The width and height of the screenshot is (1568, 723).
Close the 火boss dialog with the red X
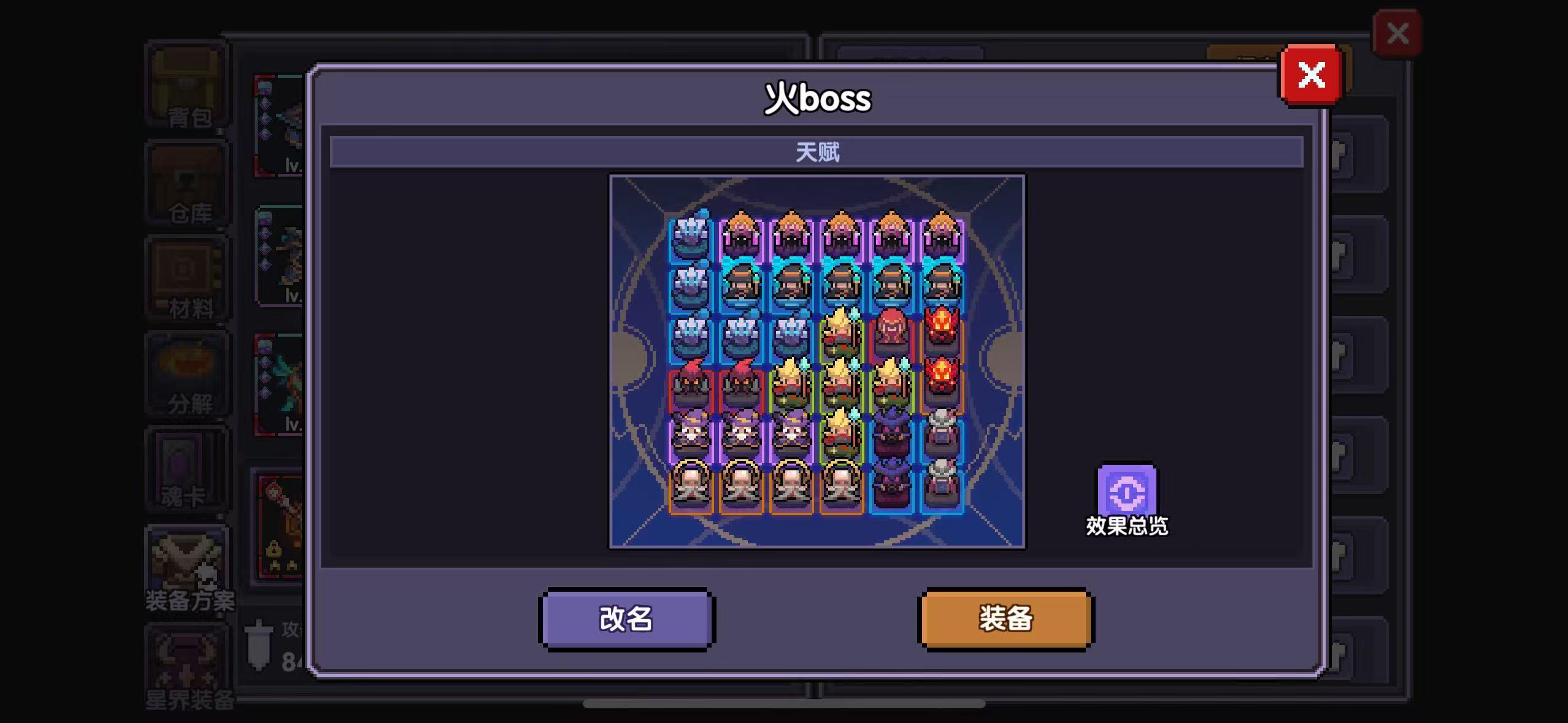pos(1312,74)
